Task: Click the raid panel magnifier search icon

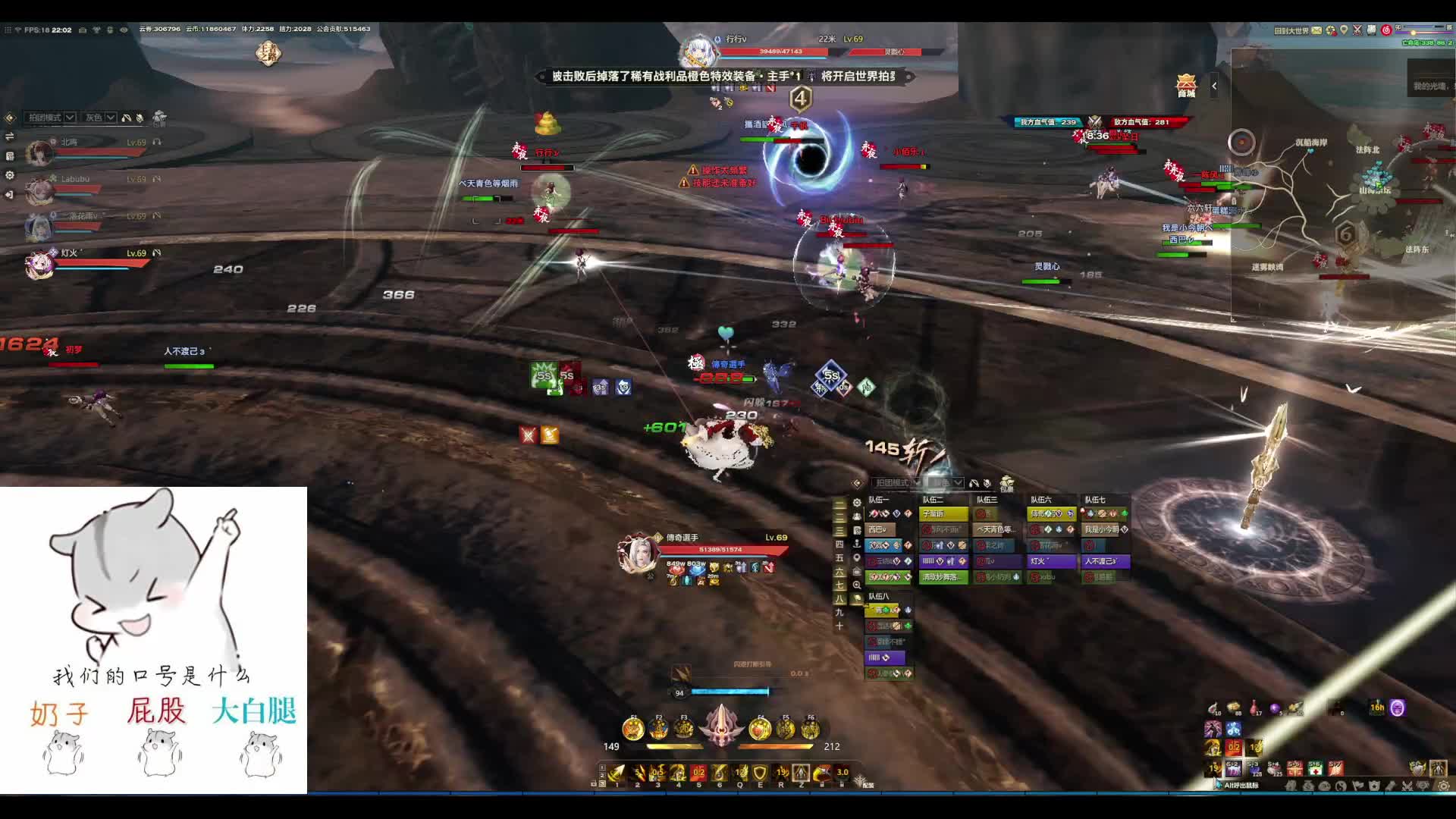Action: click(x=857, y=585)
